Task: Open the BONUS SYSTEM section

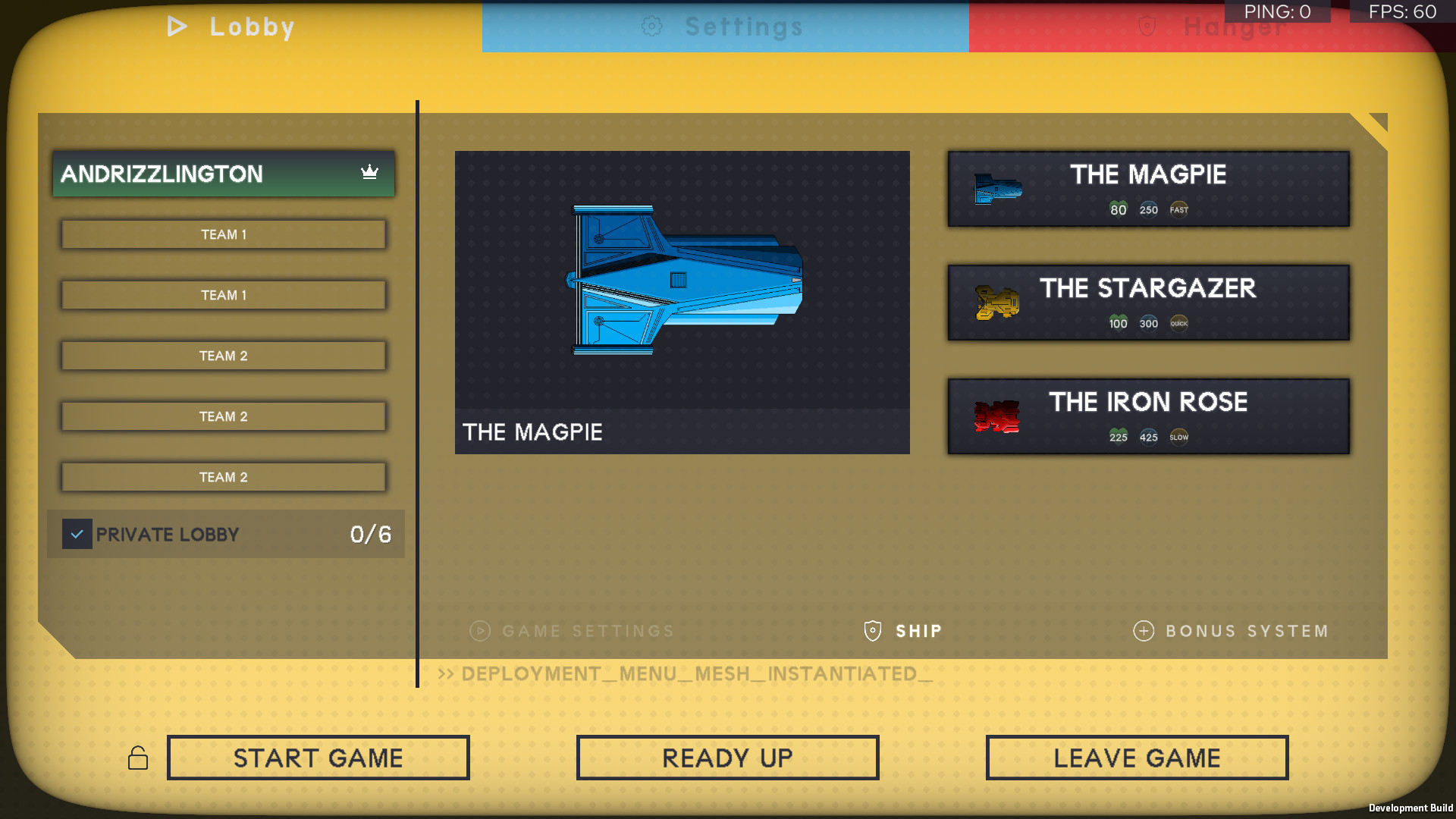Action: pos(1246,631)
